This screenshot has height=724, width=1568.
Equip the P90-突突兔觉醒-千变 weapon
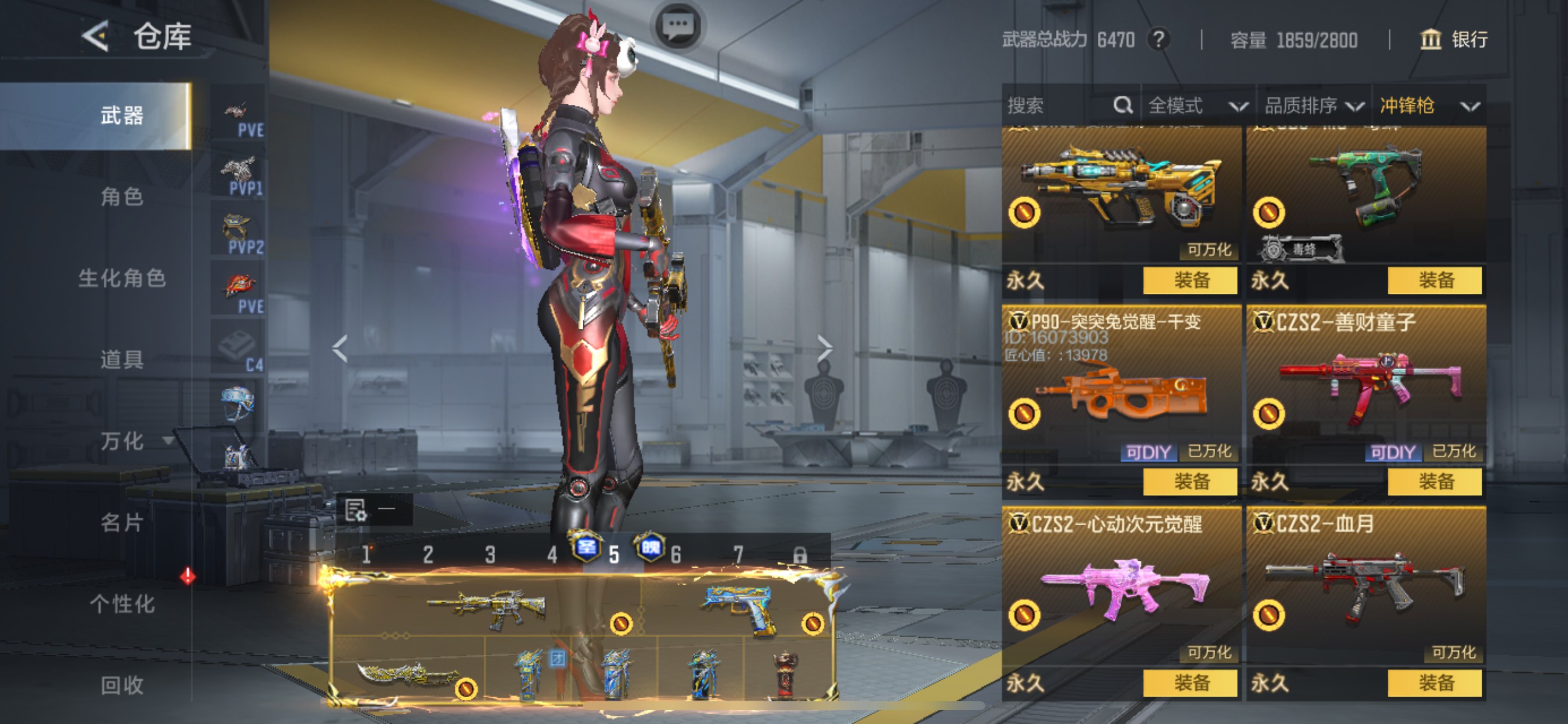click(1190, 482)
